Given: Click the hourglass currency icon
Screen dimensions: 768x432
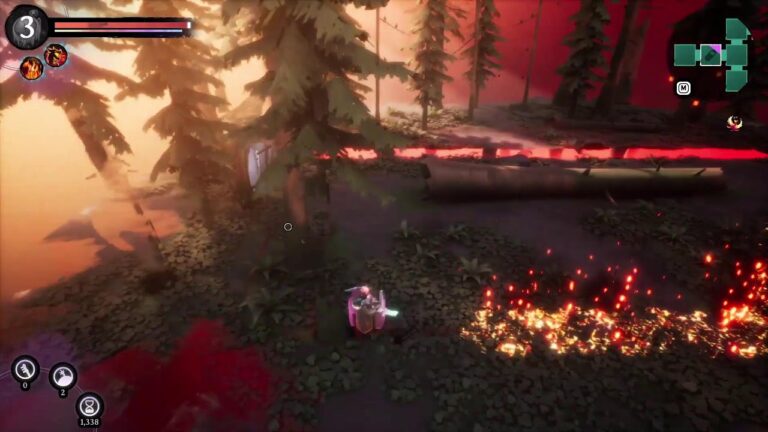Looking at the screenshot, I should [90, 405].
